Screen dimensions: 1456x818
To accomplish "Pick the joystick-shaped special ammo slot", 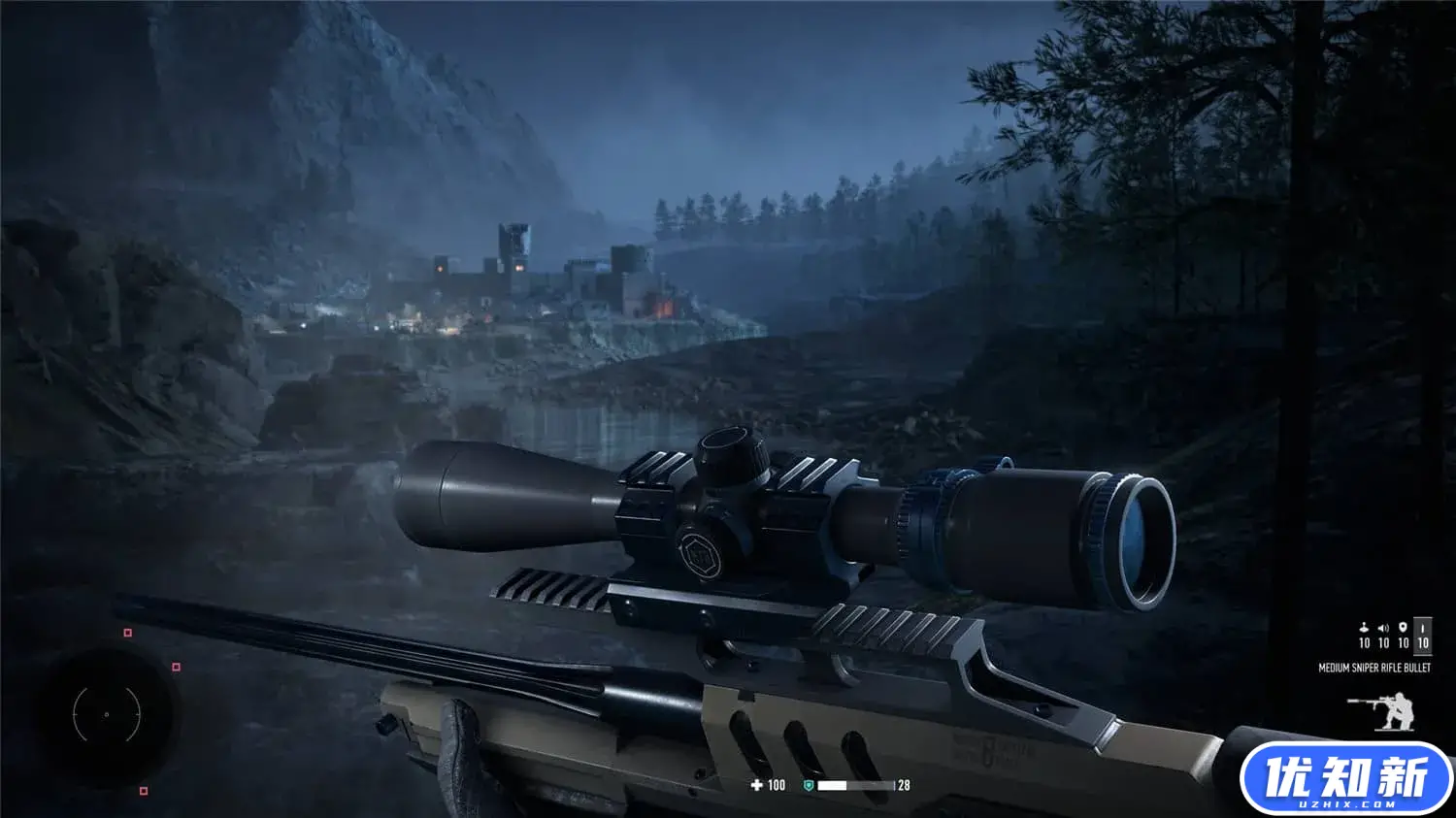I will [x=1364, y=635].
